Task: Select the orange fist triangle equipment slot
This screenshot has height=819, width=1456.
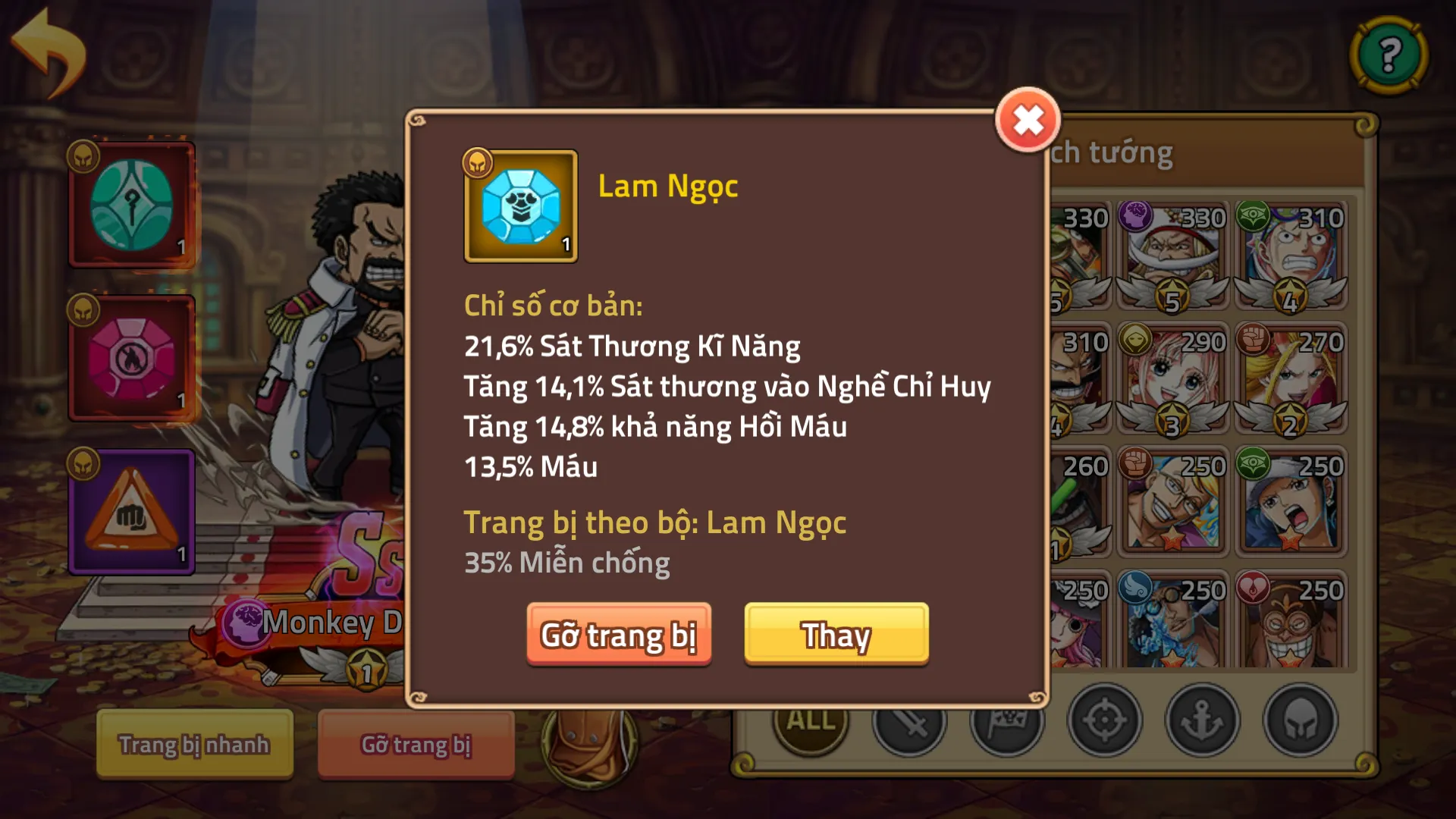Action: coord(132,510)
